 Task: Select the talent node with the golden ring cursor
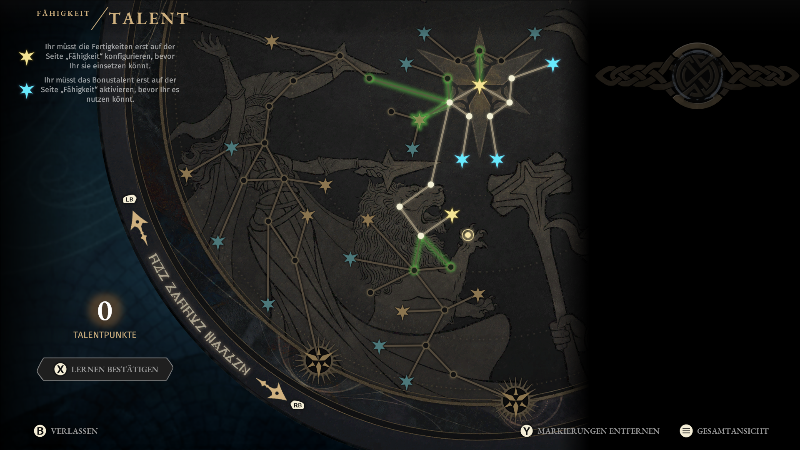[467, 235]
